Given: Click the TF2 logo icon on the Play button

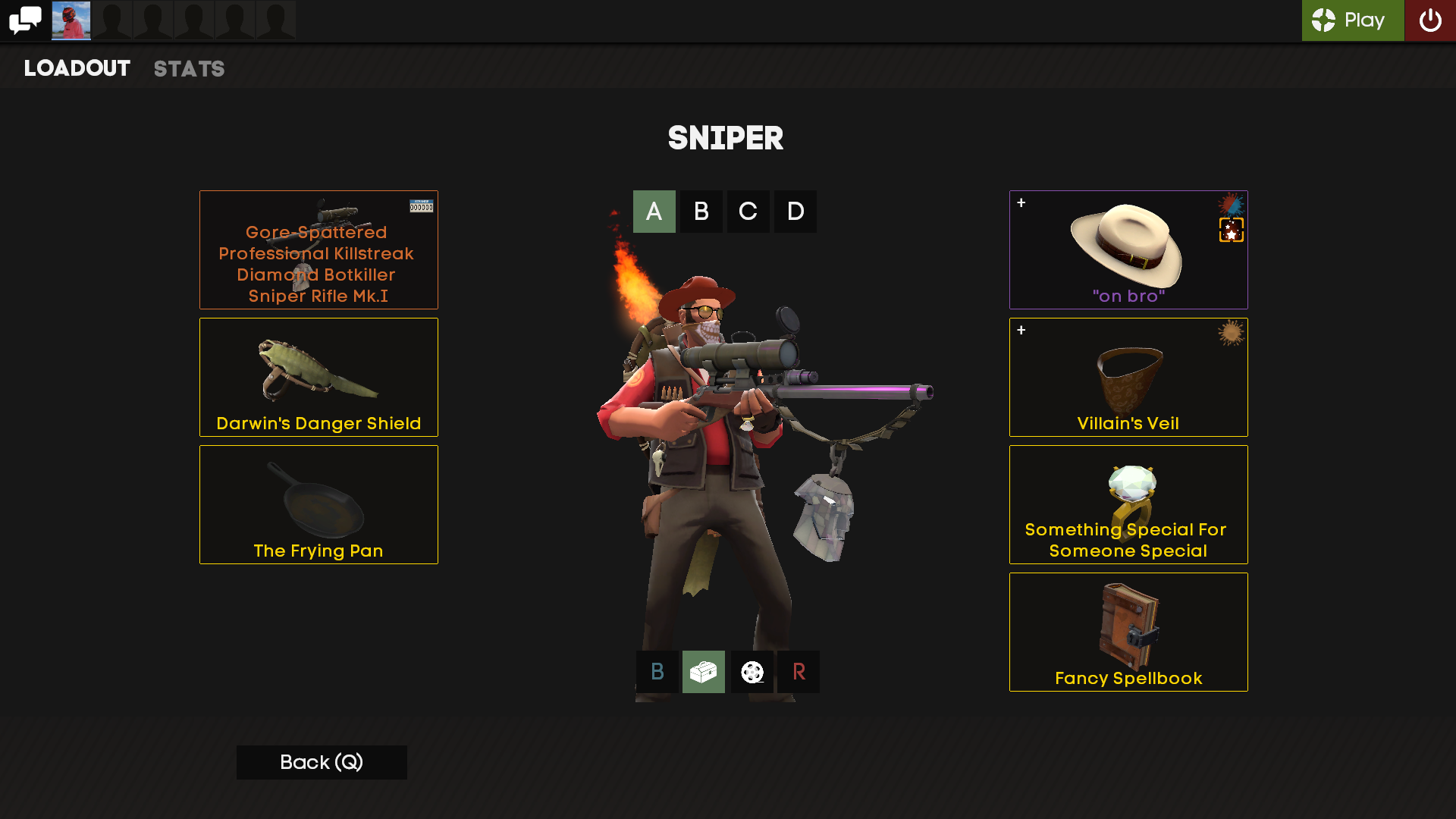Looking at the screenshot, I should pyautogui.click(x=1324, y=21).
